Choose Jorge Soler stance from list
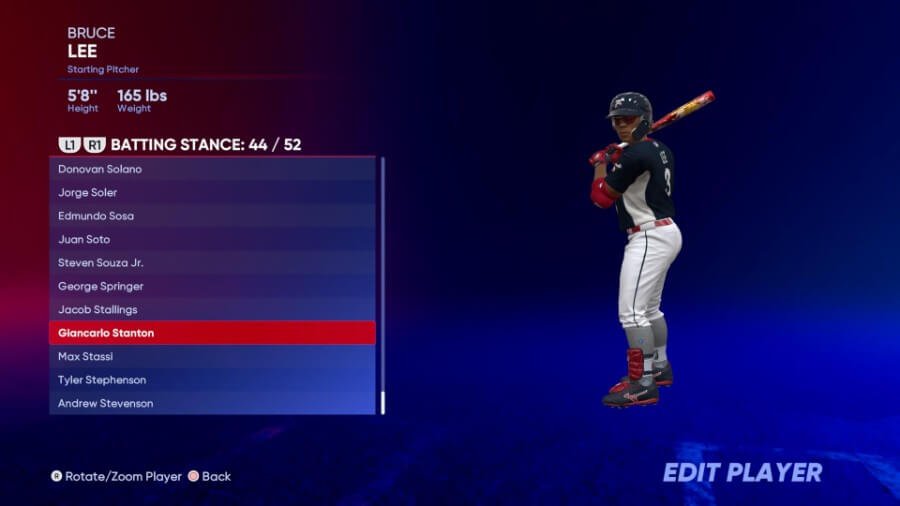 coord(212,192)
